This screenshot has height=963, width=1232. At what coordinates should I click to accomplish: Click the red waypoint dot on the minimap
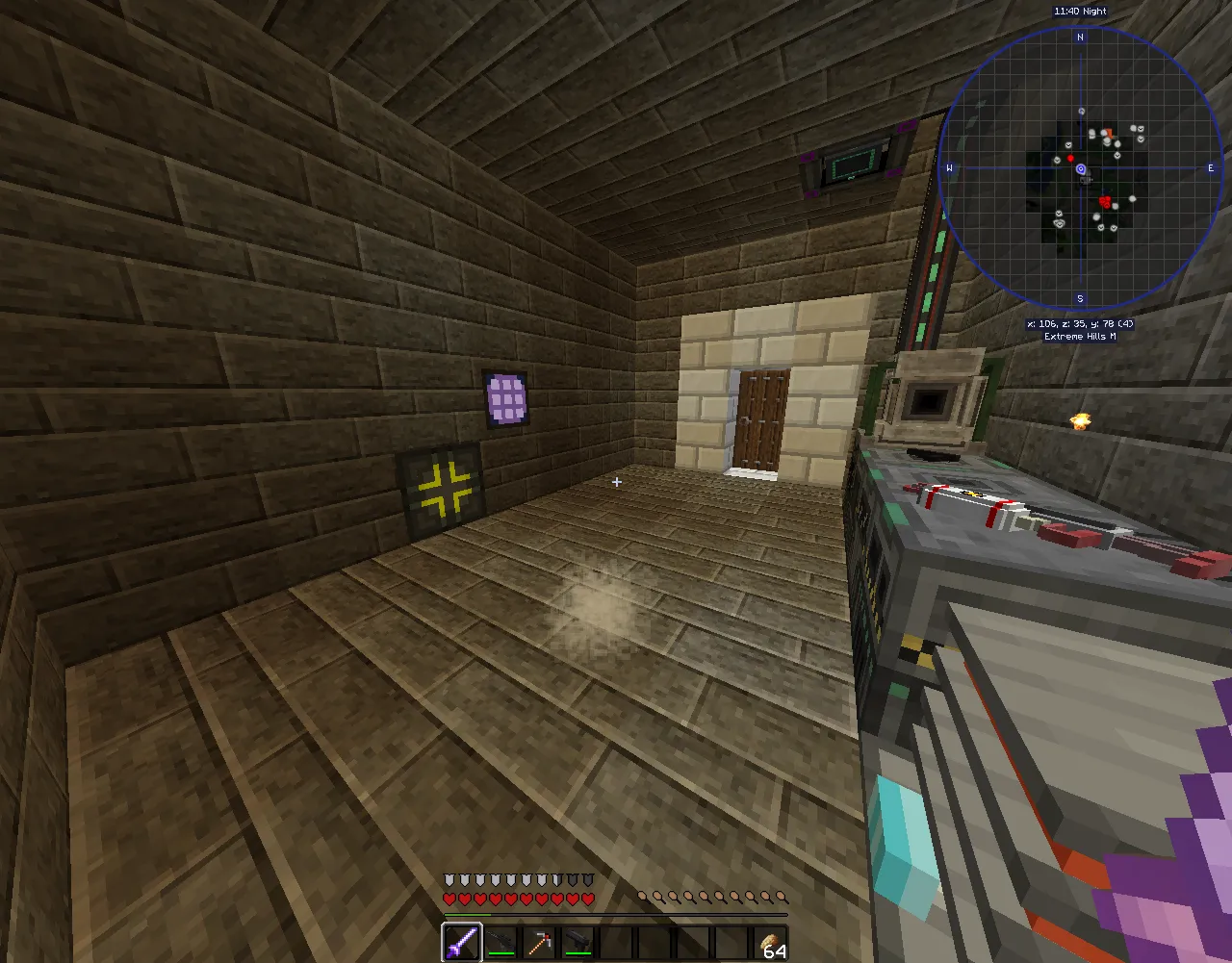(x=1071, y=156)
